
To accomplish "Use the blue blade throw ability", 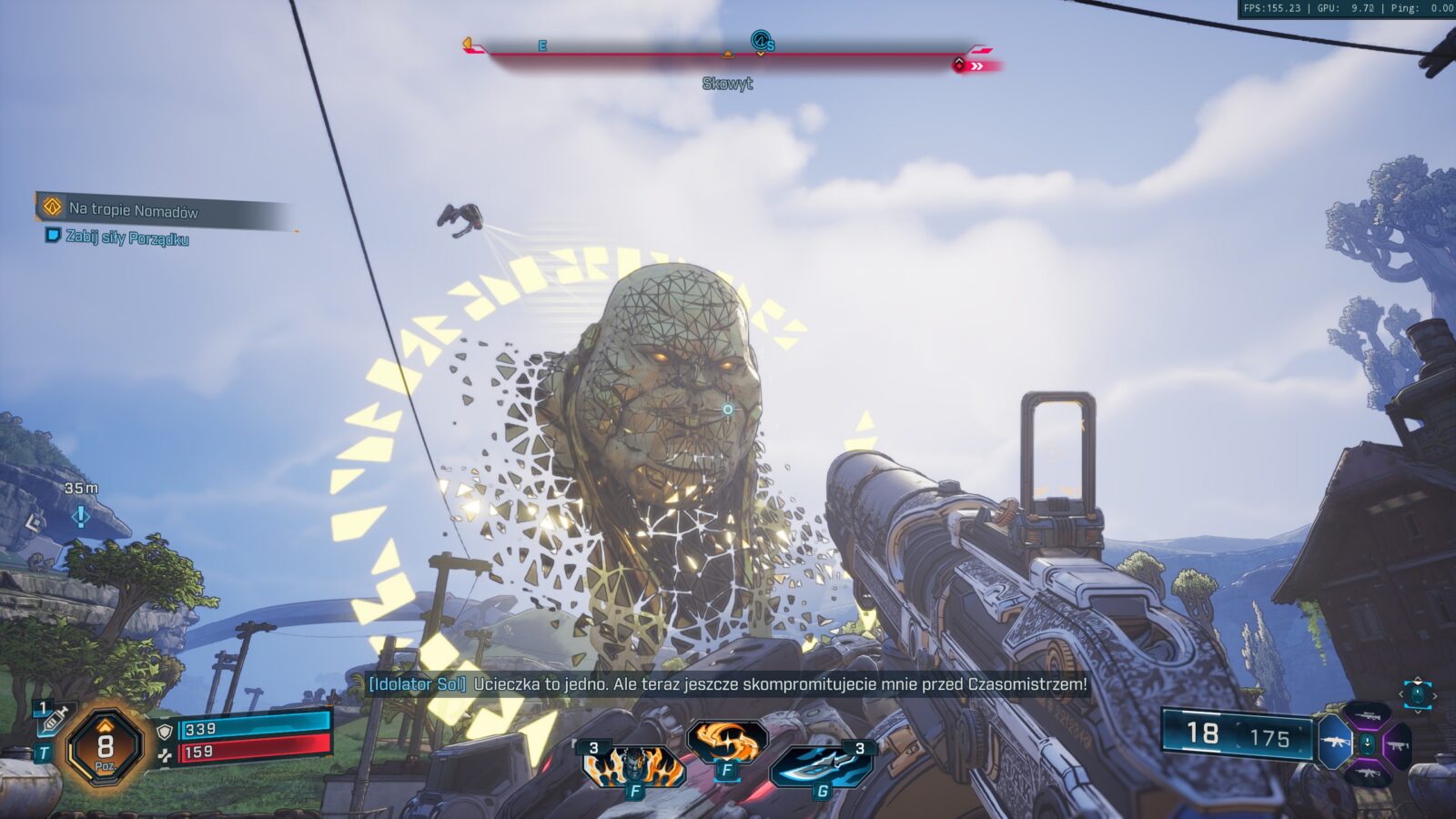I will point(821,764).
